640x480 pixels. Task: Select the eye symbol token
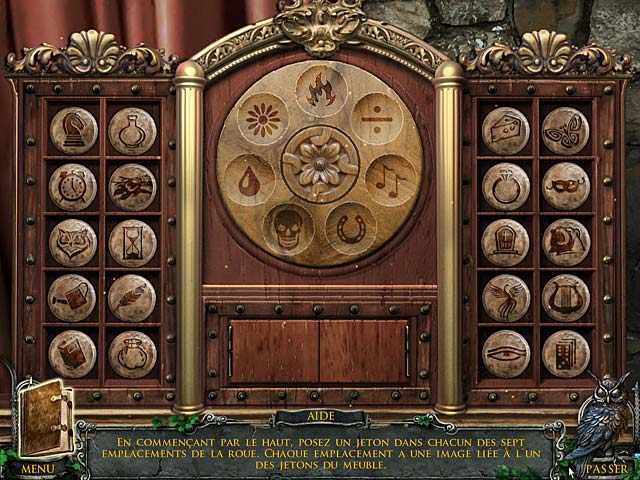click(506, 353)
